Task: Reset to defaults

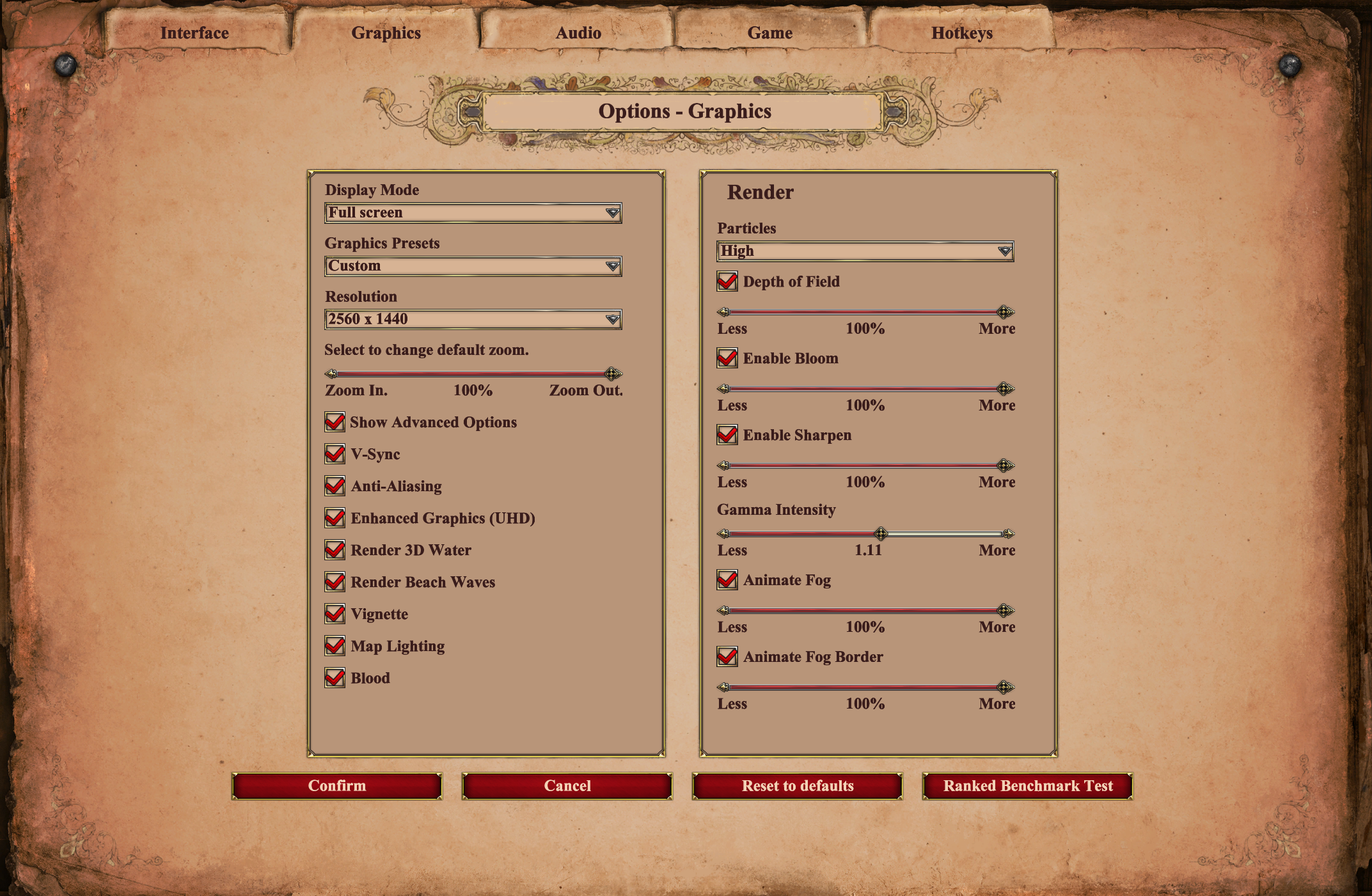Action: (x=798, y=786)
